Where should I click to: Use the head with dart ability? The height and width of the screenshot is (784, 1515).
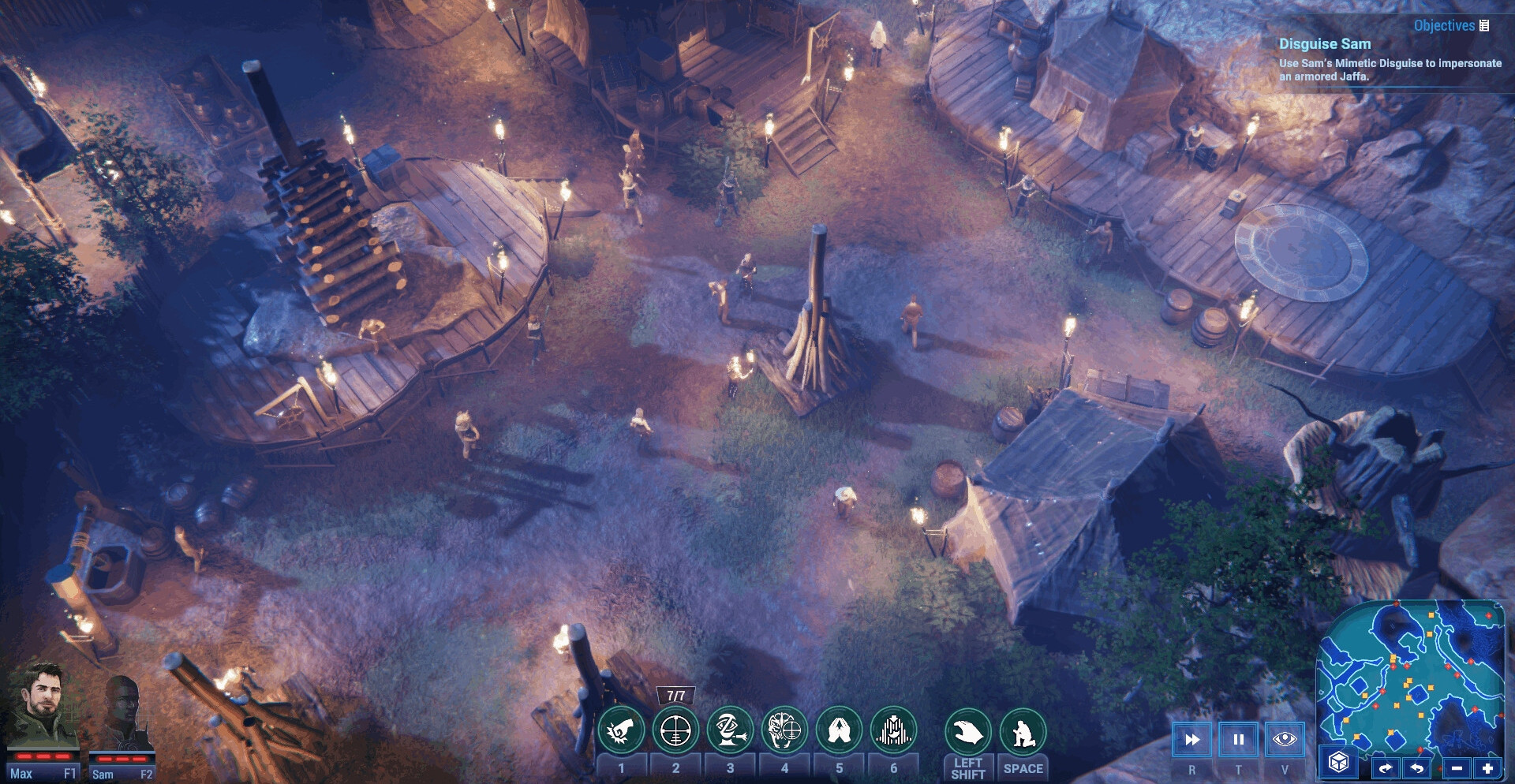(x=730, y=731)
